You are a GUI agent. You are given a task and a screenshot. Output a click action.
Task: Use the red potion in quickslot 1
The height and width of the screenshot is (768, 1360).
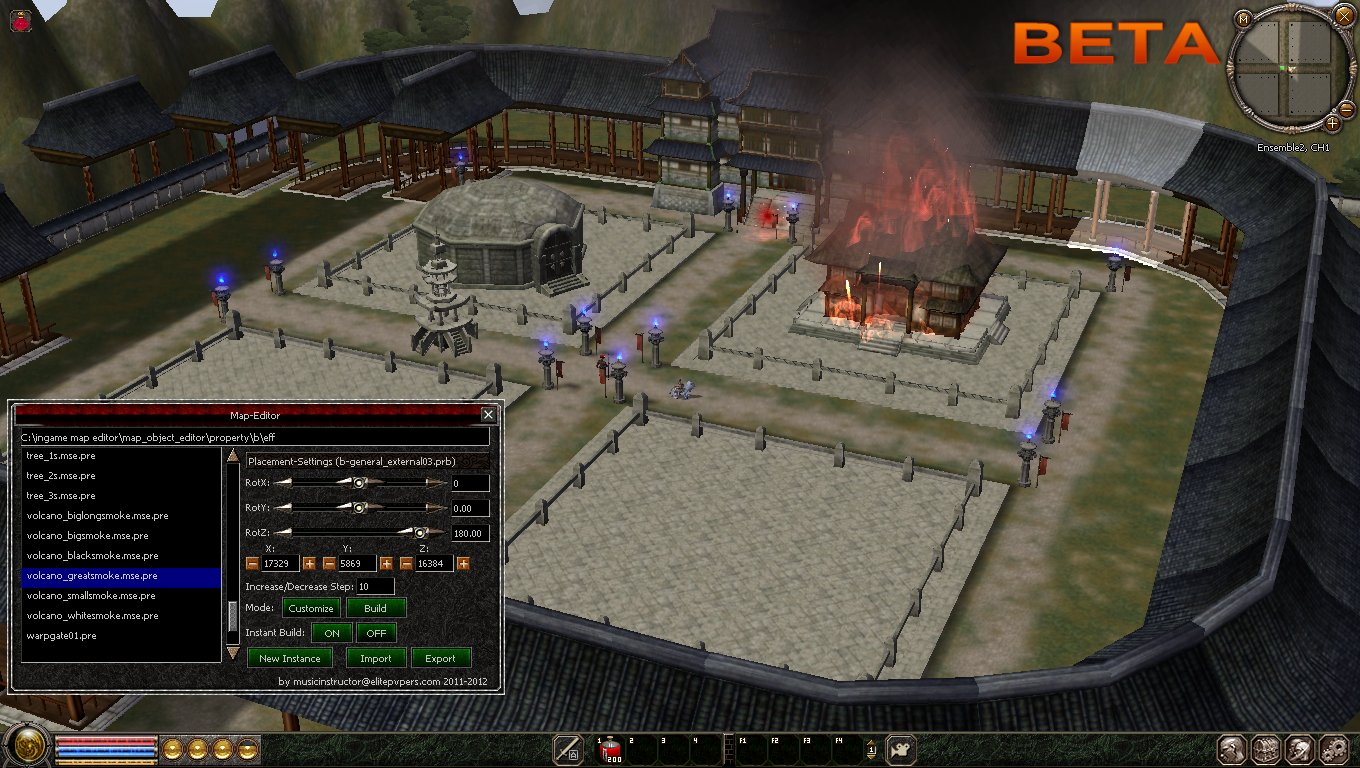609,750
